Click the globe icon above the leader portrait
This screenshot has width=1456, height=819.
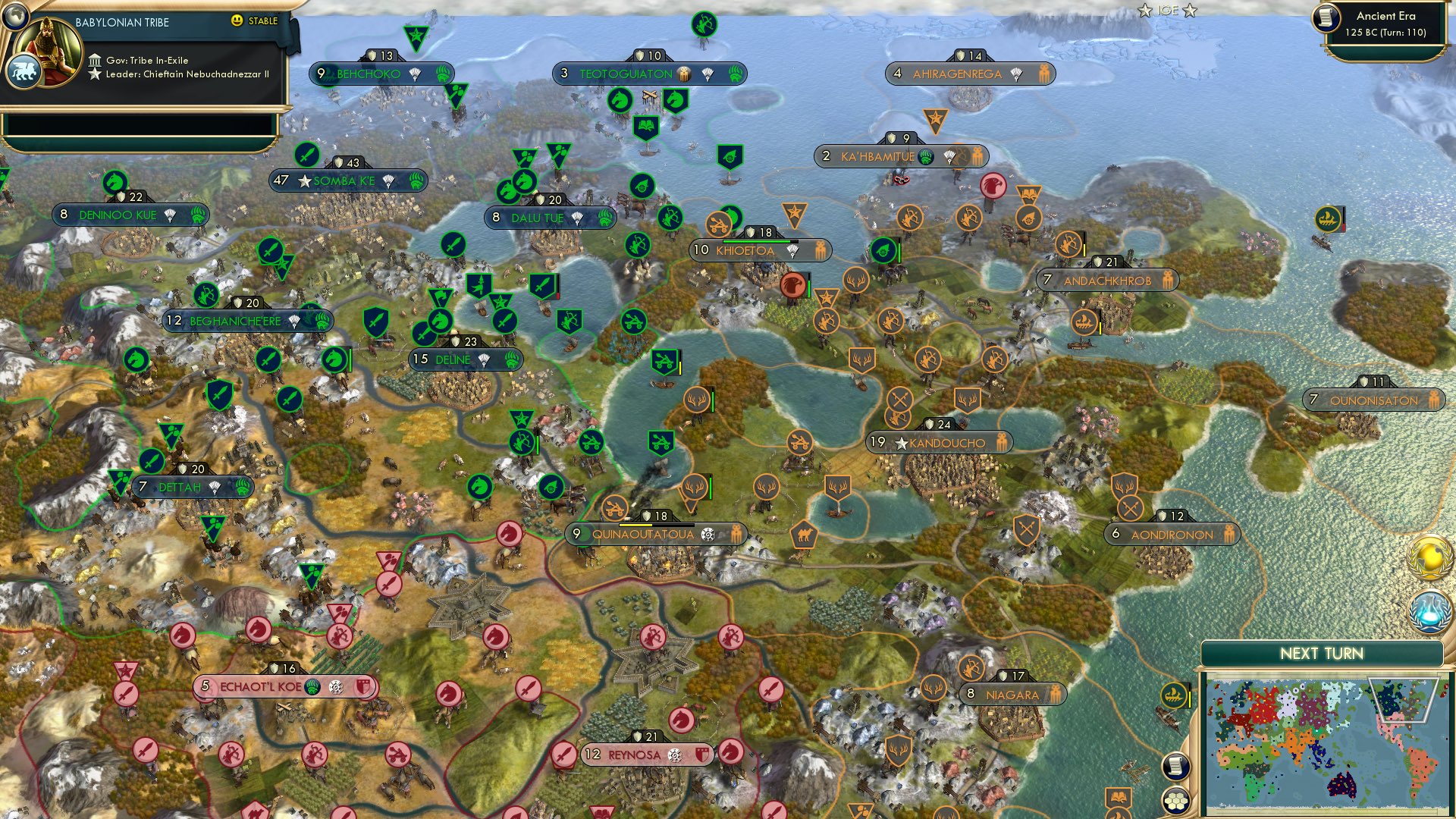(x=15, y=16)
